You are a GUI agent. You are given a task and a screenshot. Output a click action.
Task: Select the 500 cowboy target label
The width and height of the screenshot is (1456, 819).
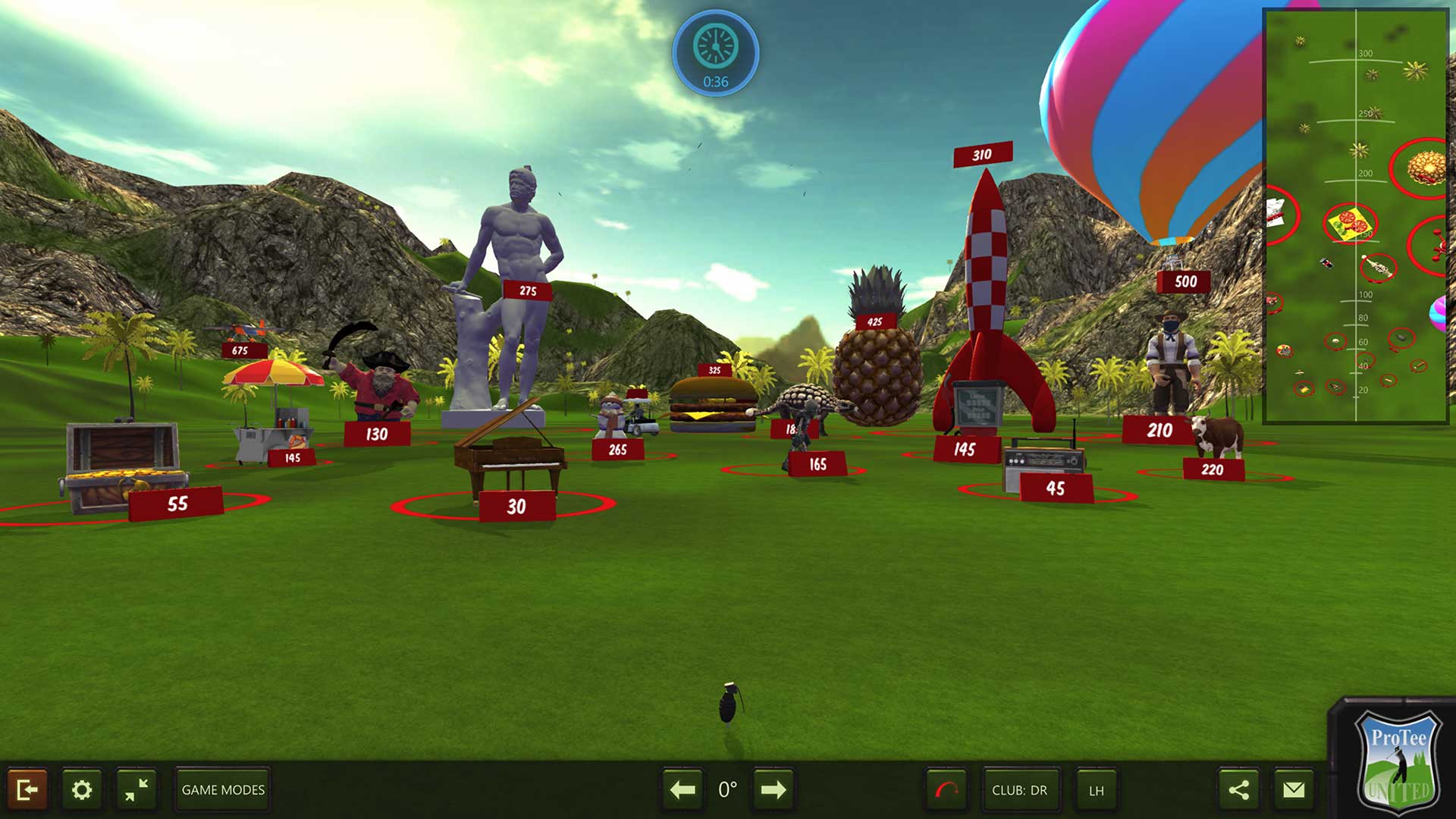(x=1185, y=281)
